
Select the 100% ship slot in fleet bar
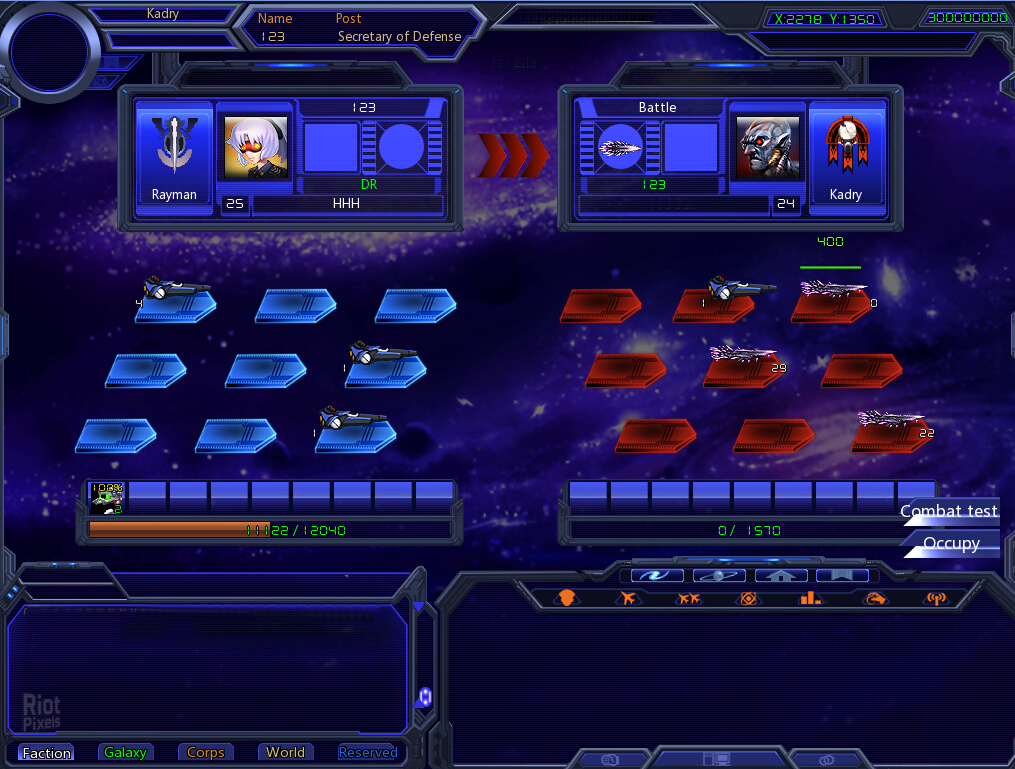(x=107, y=497)
